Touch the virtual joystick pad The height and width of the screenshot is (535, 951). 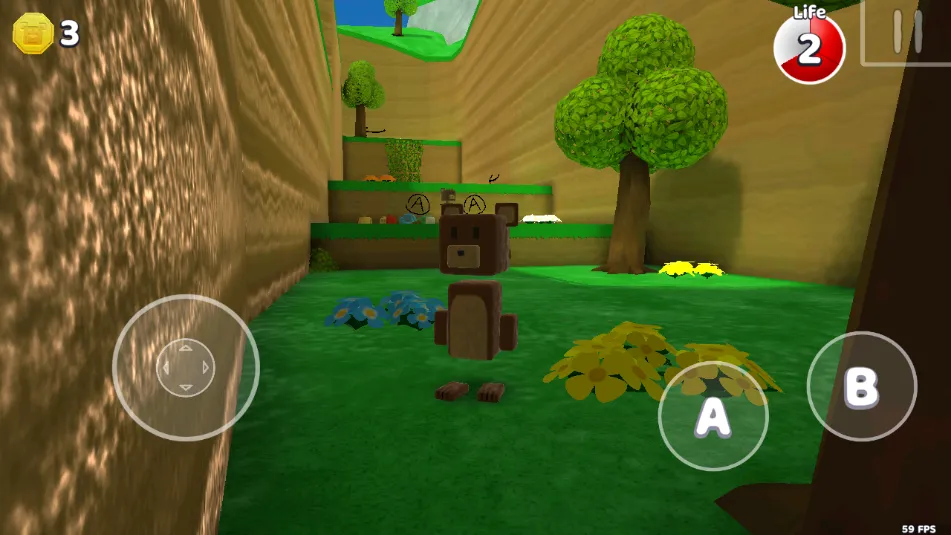(x=186, y=367)
